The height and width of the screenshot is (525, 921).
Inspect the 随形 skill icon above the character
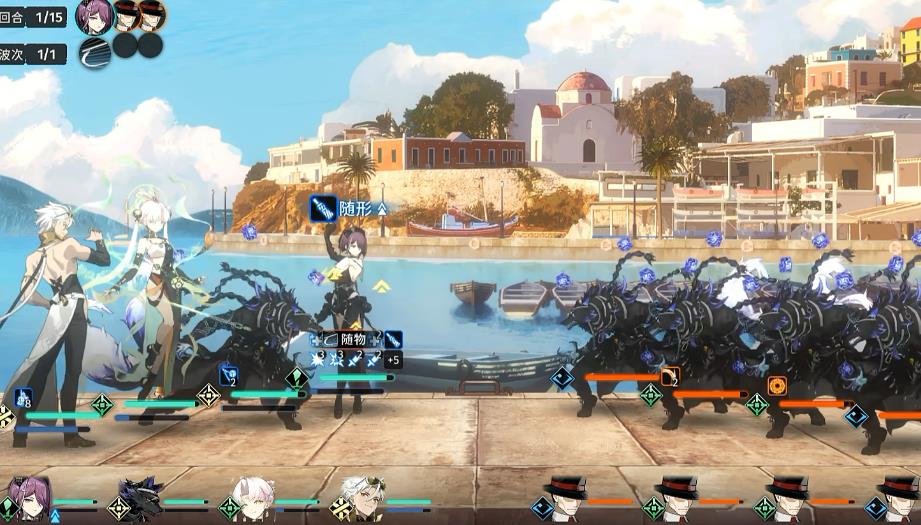(x=323, y=209)
